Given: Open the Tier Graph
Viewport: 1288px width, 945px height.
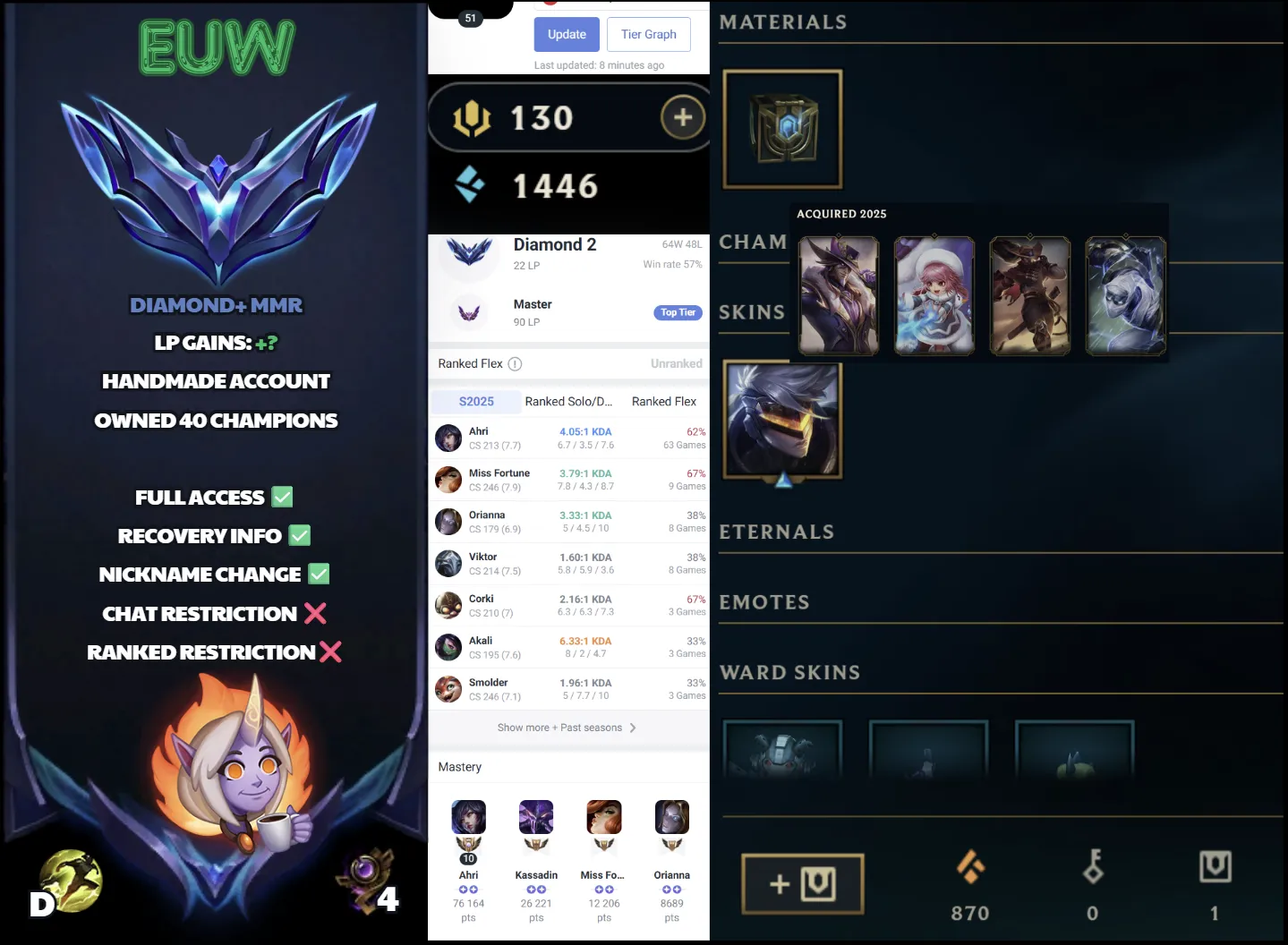Looking at the screenshot, I should click(648, 34).
